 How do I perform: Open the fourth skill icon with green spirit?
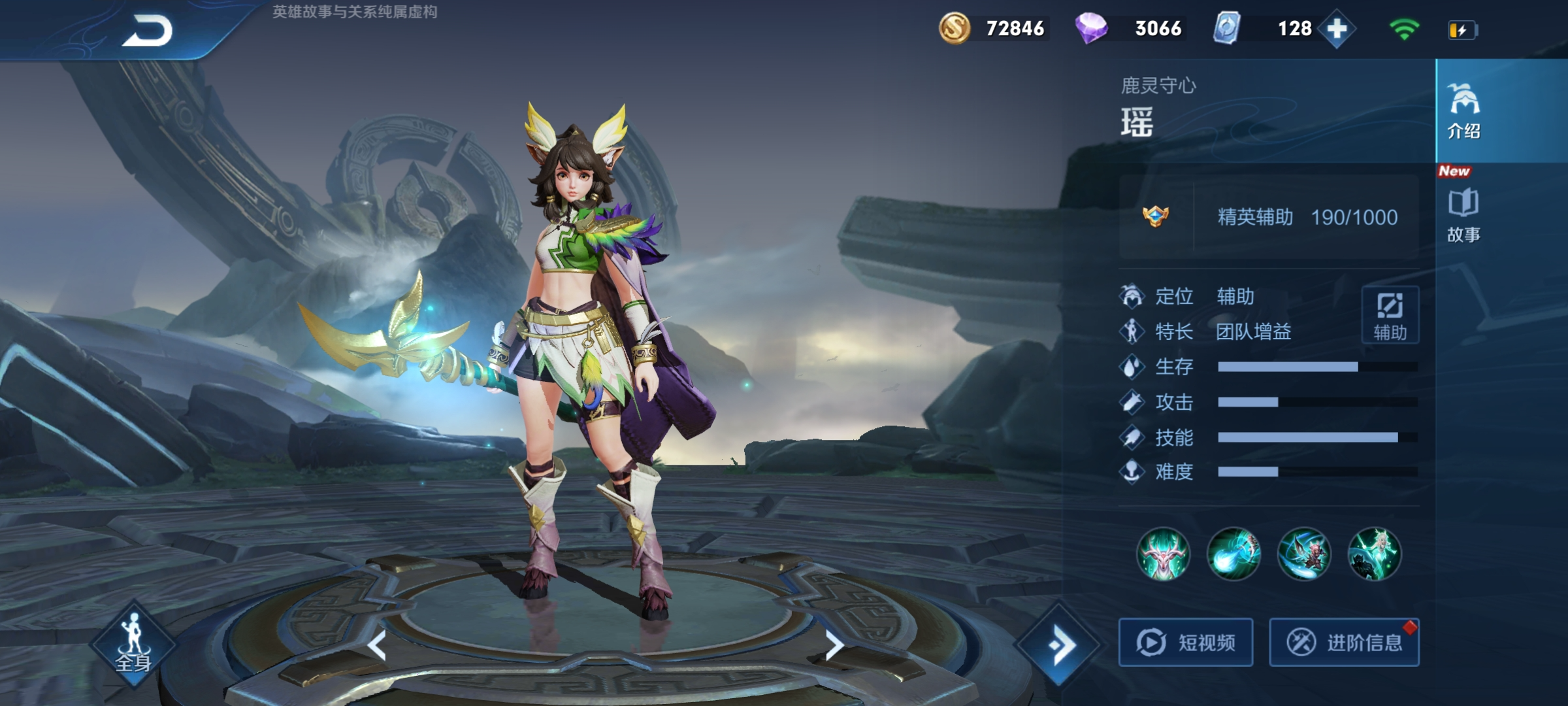point(1375,554)
